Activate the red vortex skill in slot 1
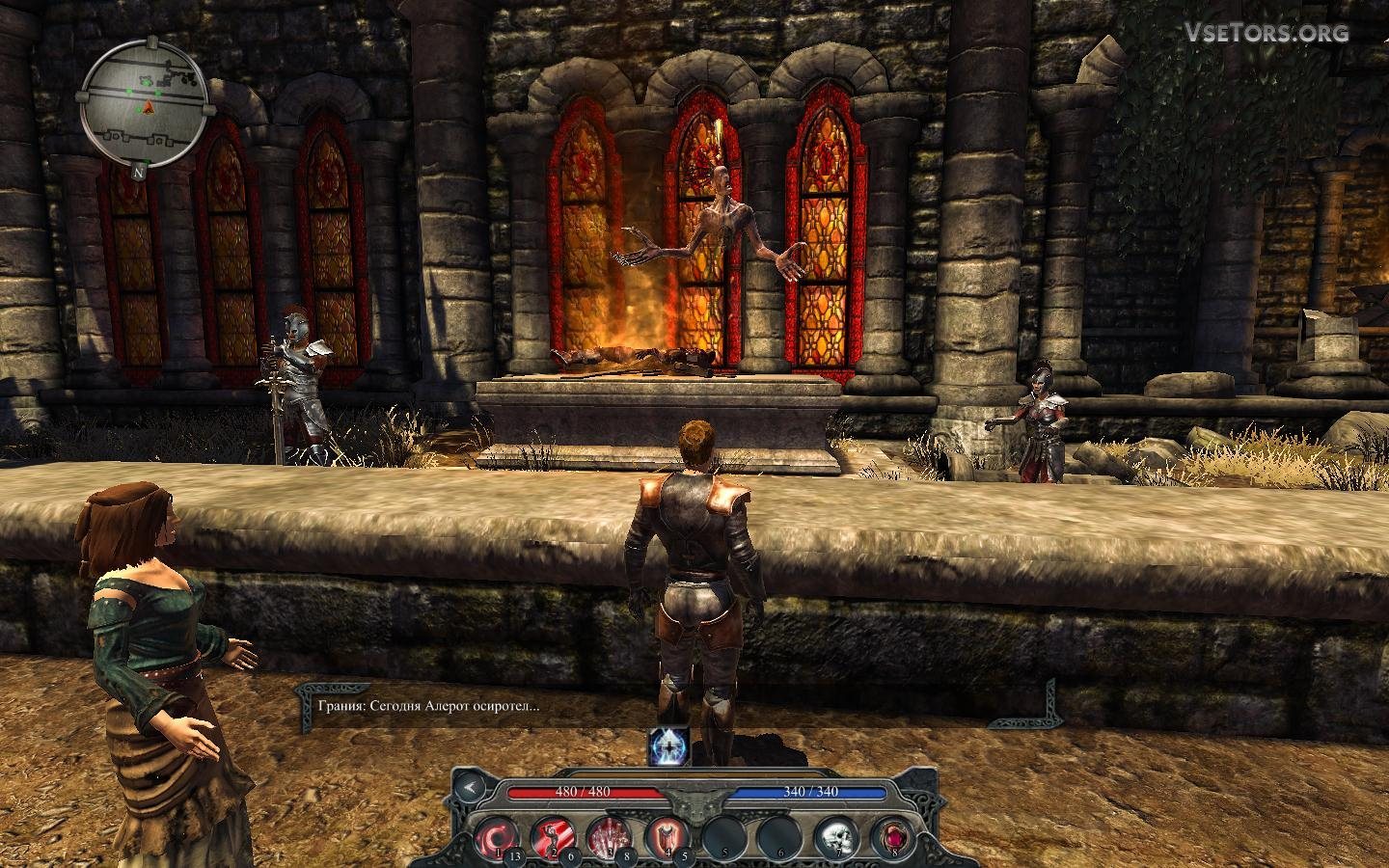The image size is (1389, 868). pos(499,833)
